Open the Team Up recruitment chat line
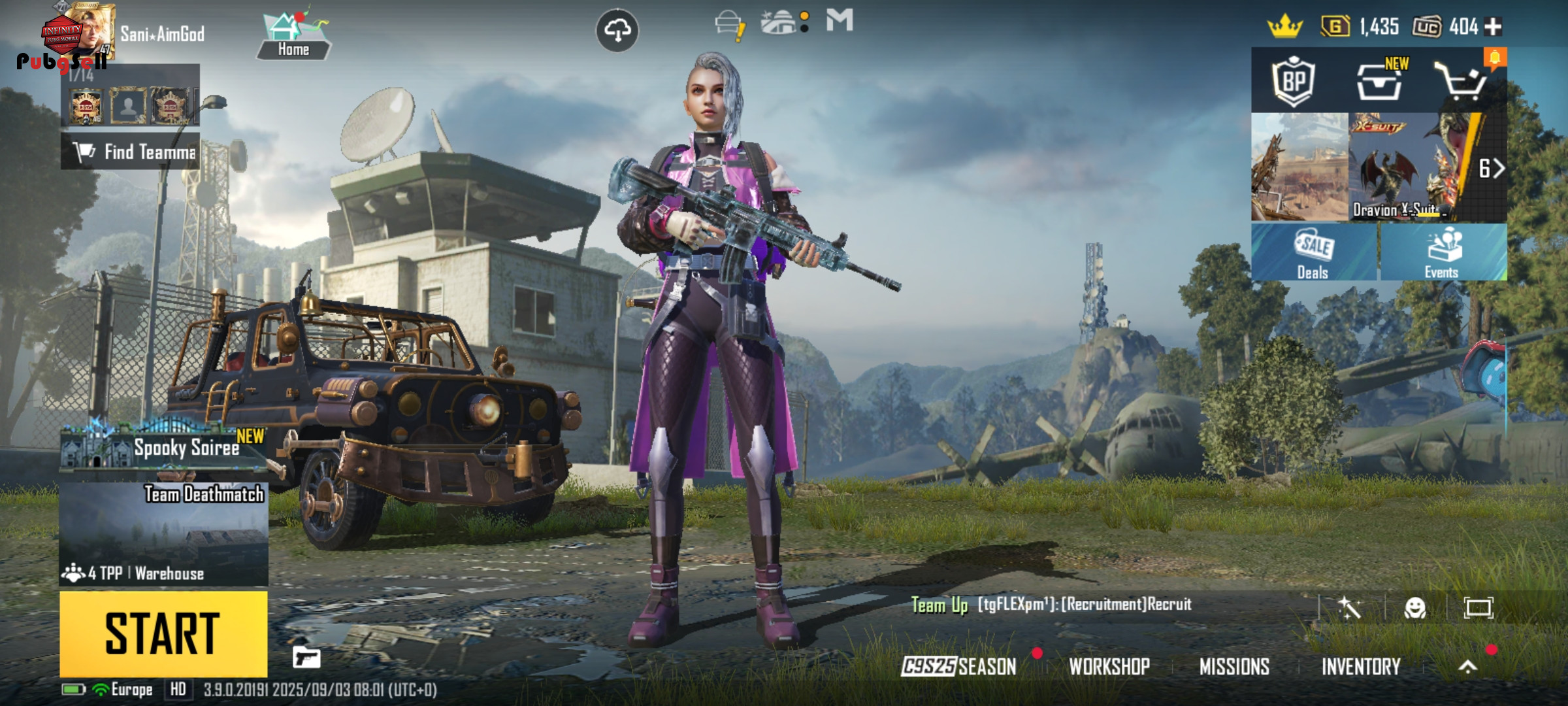Image resolution: width=1568 pixels, height=706 pixels. tap(1052, 605)
